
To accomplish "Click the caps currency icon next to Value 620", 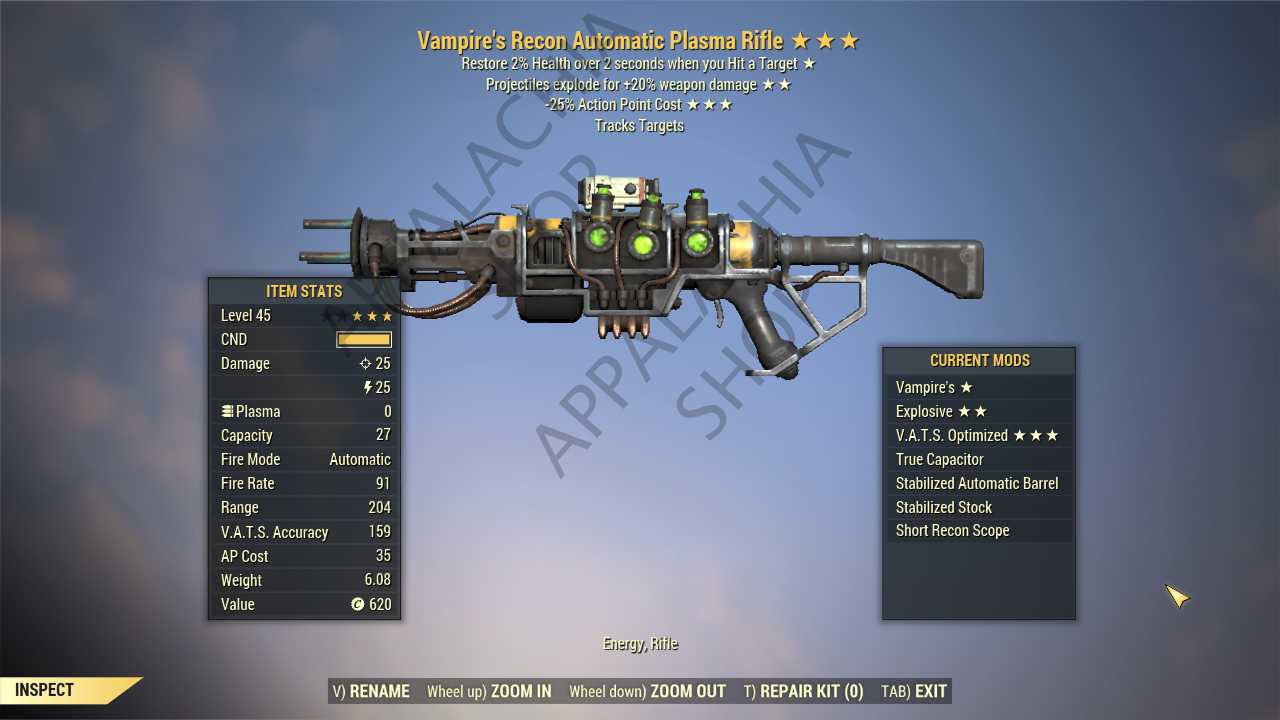I will [358, 605].
